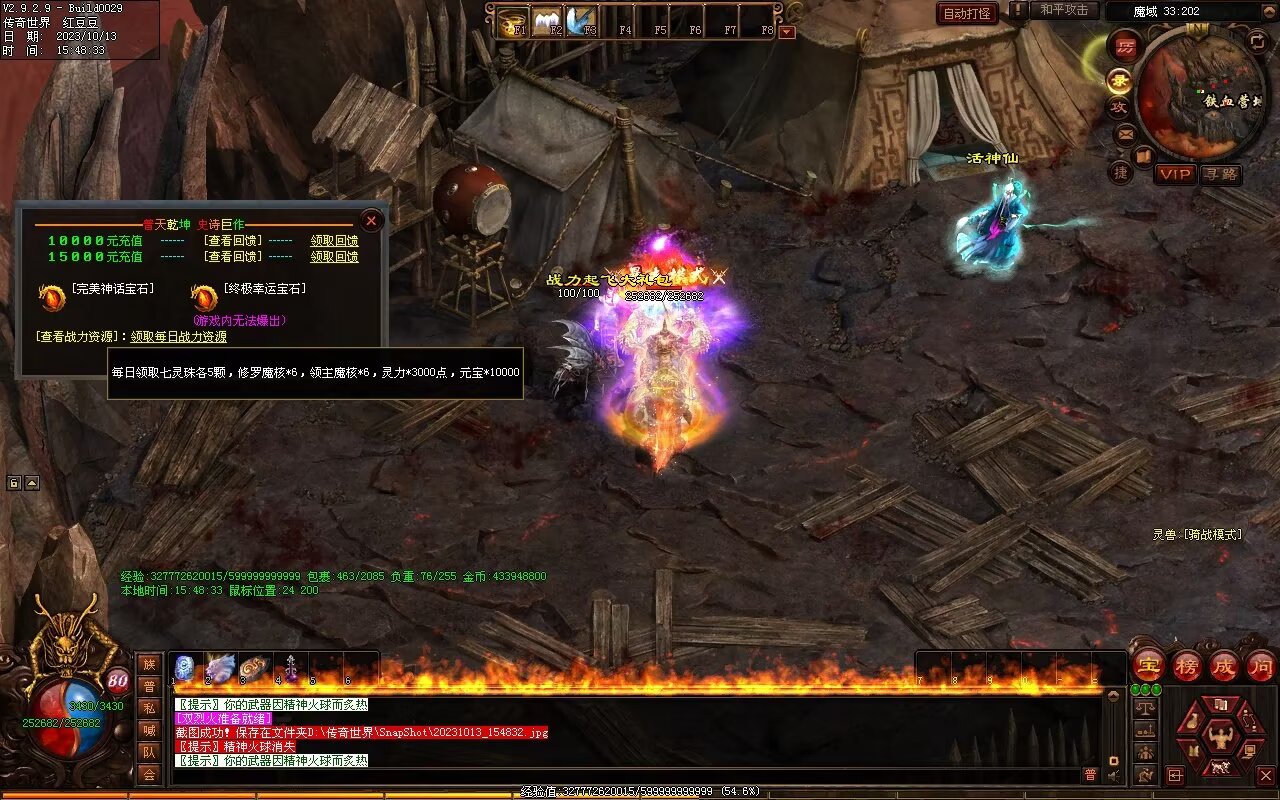Open the VIP panel

point(1176,174)
